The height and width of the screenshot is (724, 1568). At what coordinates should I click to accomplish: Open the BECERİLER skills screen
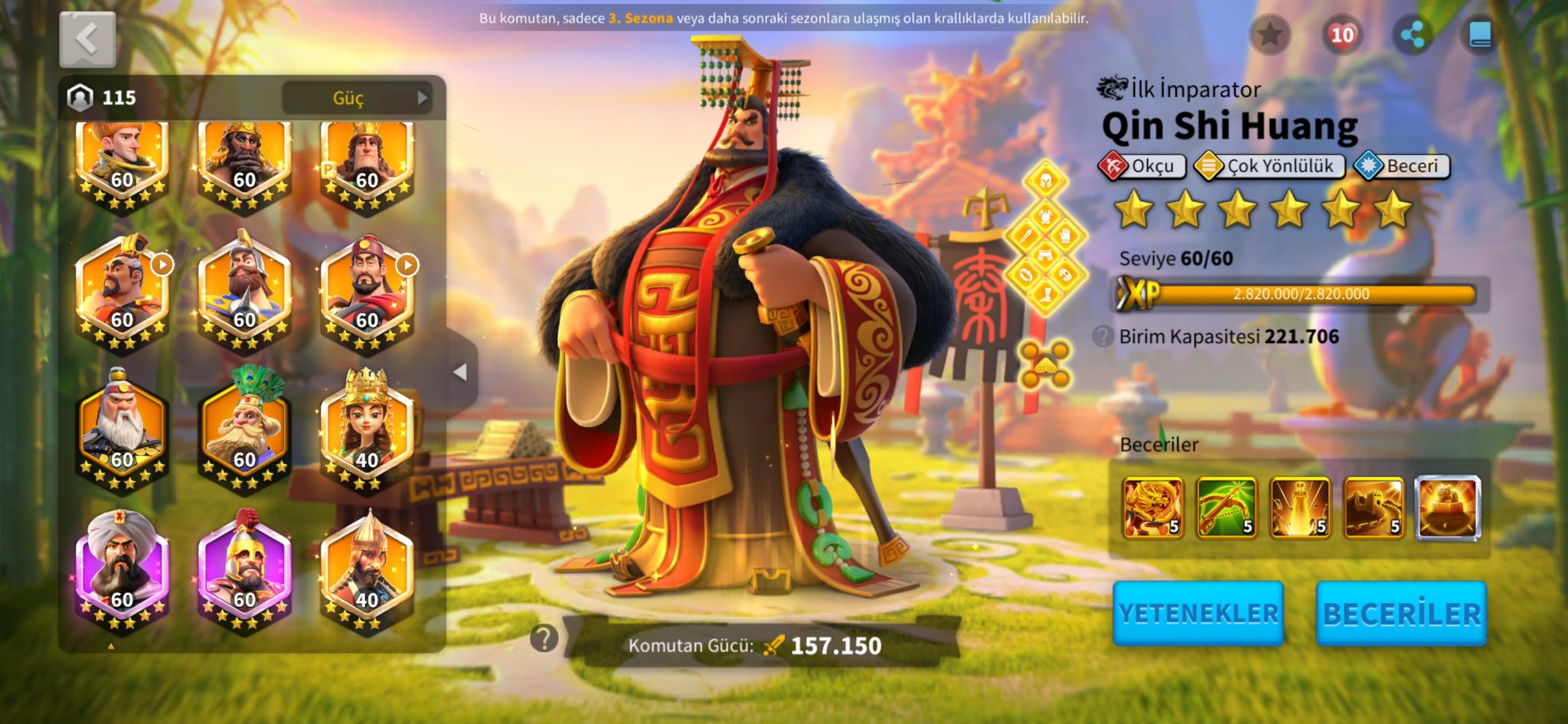(x=1401, y=613)
